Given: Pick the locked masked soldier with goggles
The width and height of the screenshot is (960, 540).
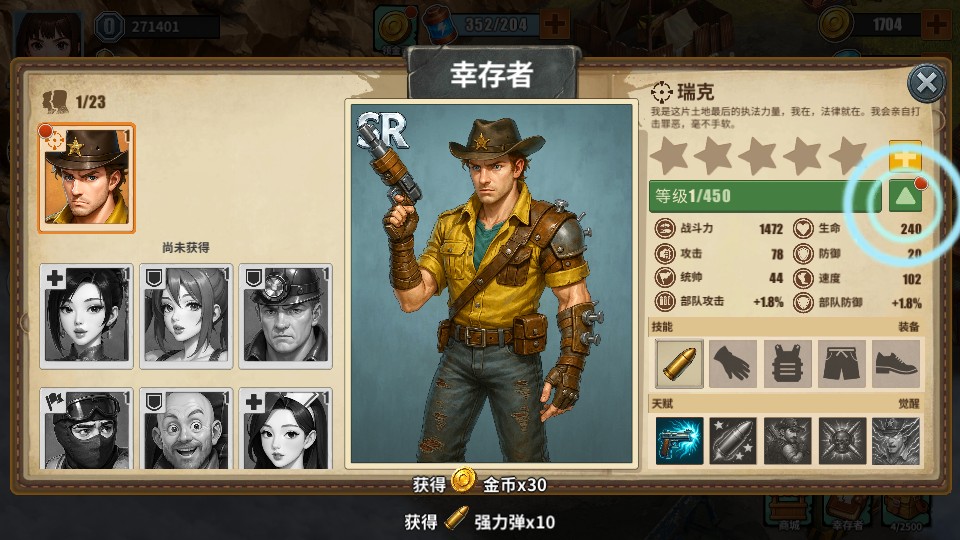Looking at the screenshot, I should coord(87,430).
